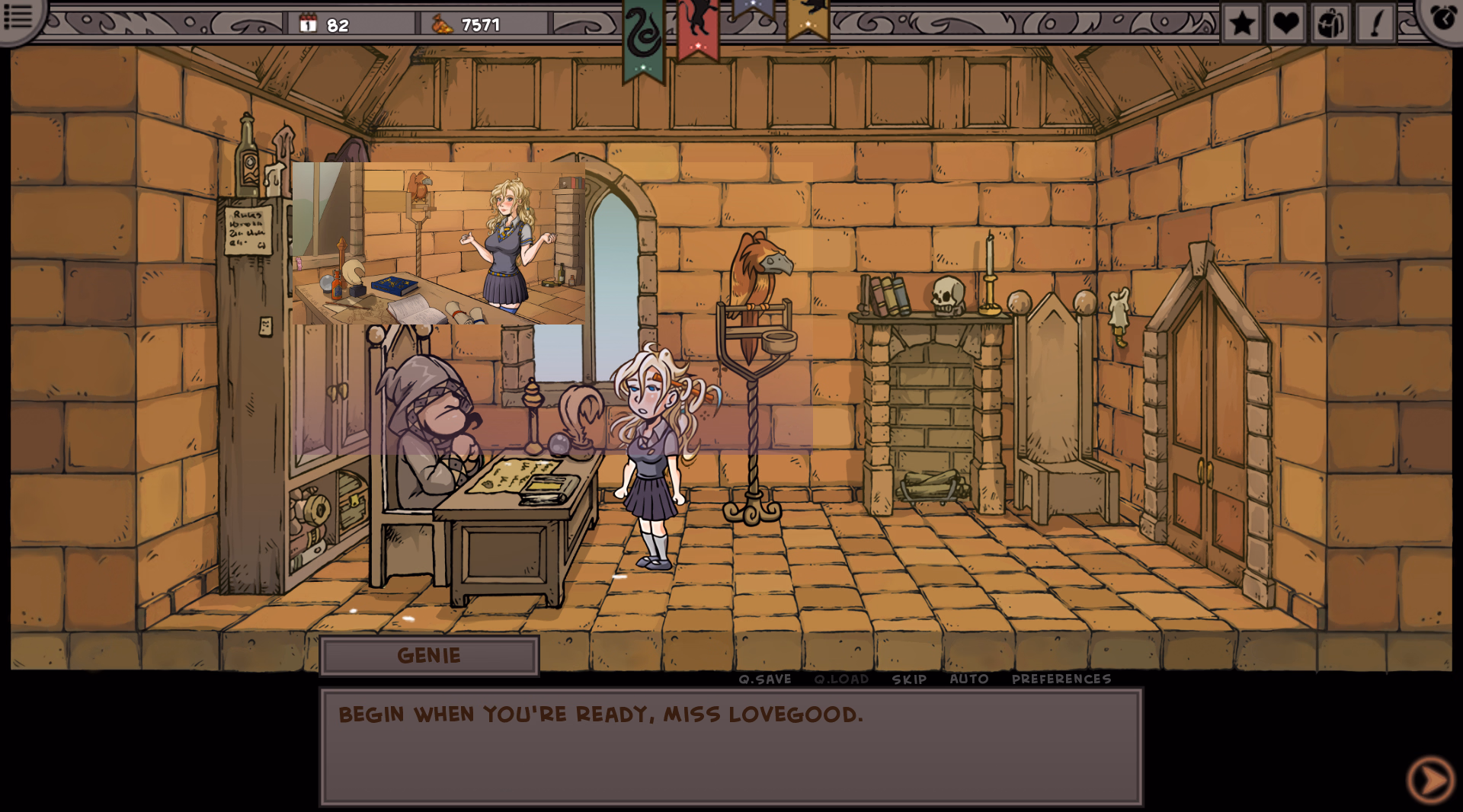Advance dialogue with the orange arrow
Image resolution: width=1463 pixels, height=812 pixels.
[1430, 779]
